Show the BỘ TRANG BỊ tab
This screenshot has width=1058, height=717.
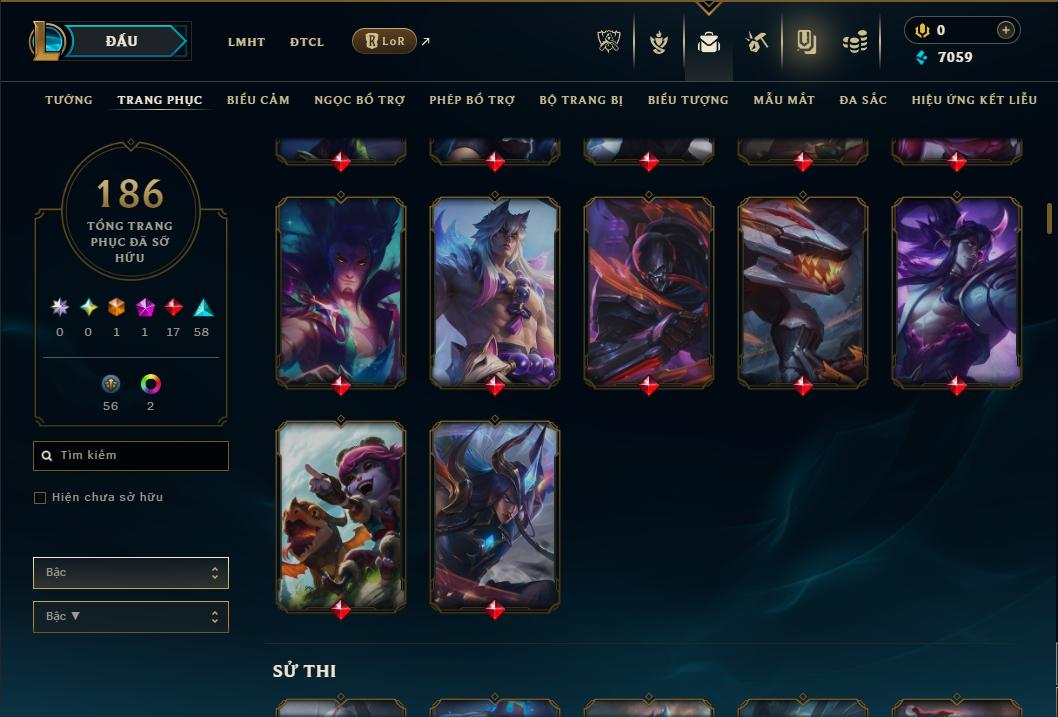581,100
